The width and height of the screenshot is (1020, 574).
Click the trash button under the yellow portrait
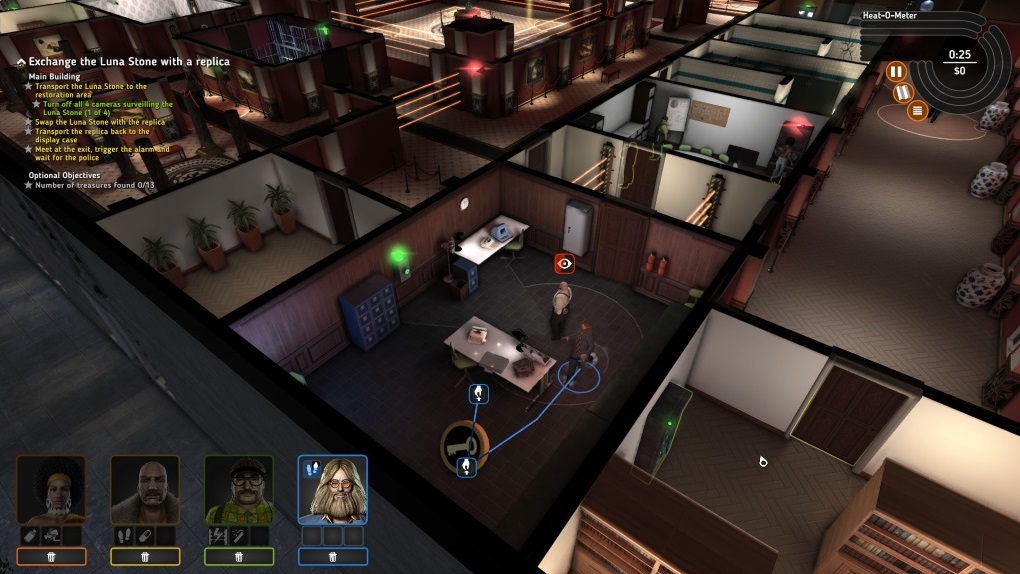coord(145,557)
